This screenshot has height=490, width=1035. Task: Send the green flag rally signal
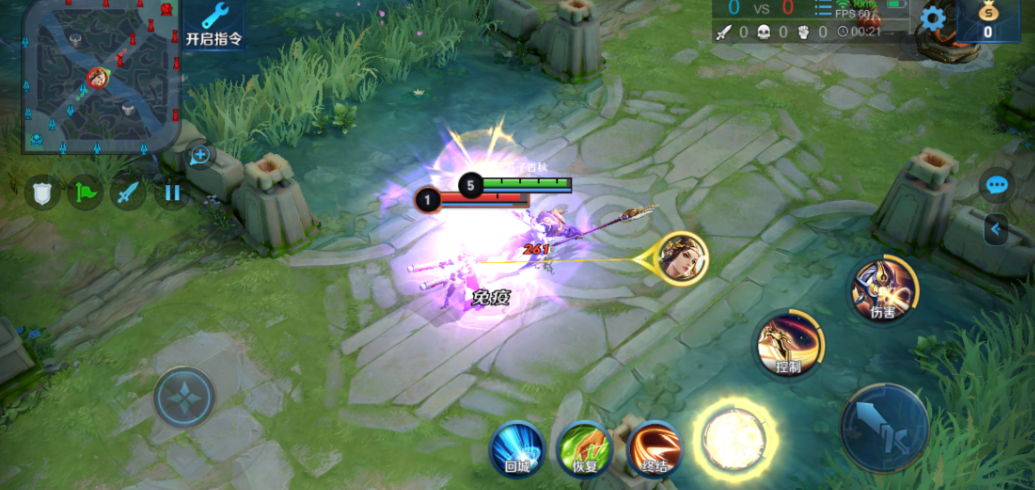tap(85, 191)
